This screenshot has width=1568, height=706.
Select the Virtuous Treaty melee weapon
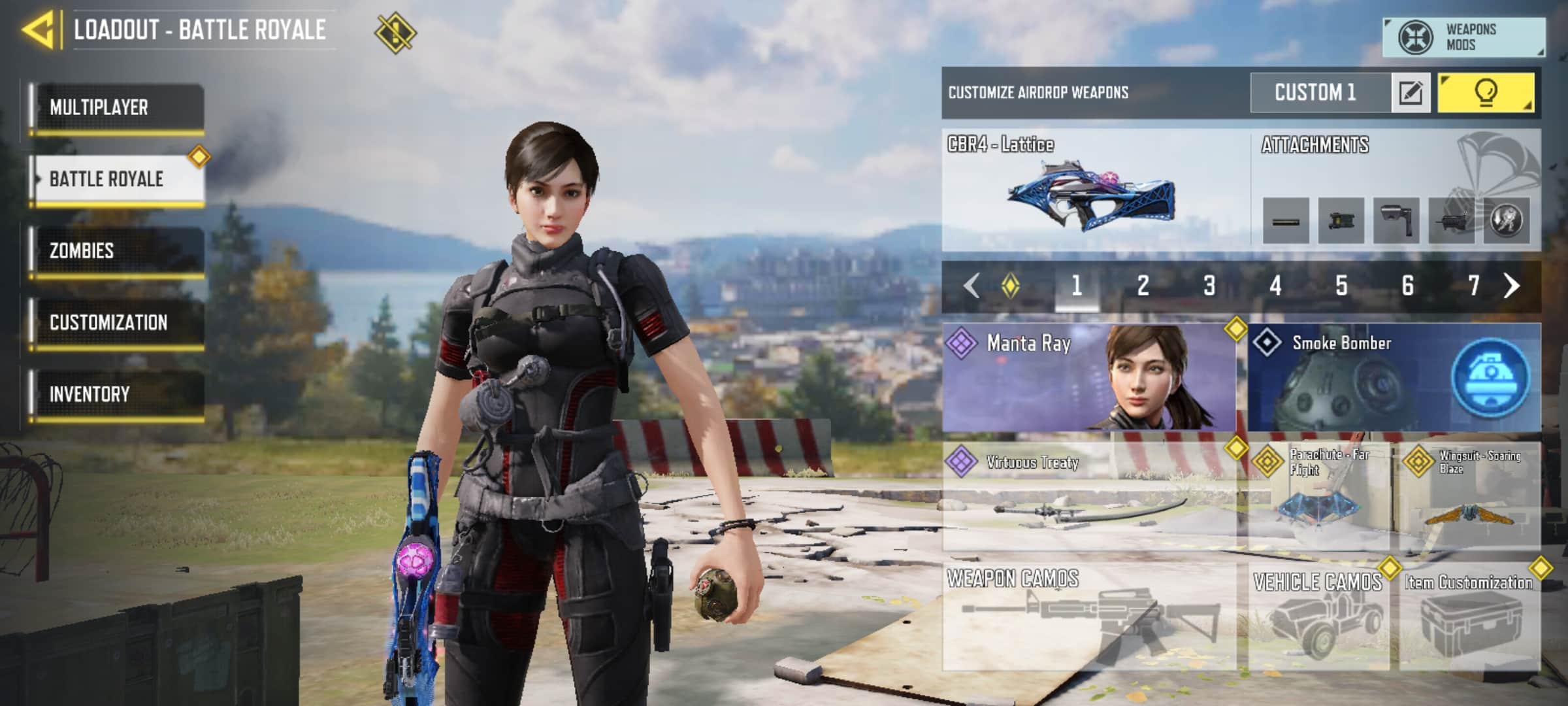[x=1088, y=496]
